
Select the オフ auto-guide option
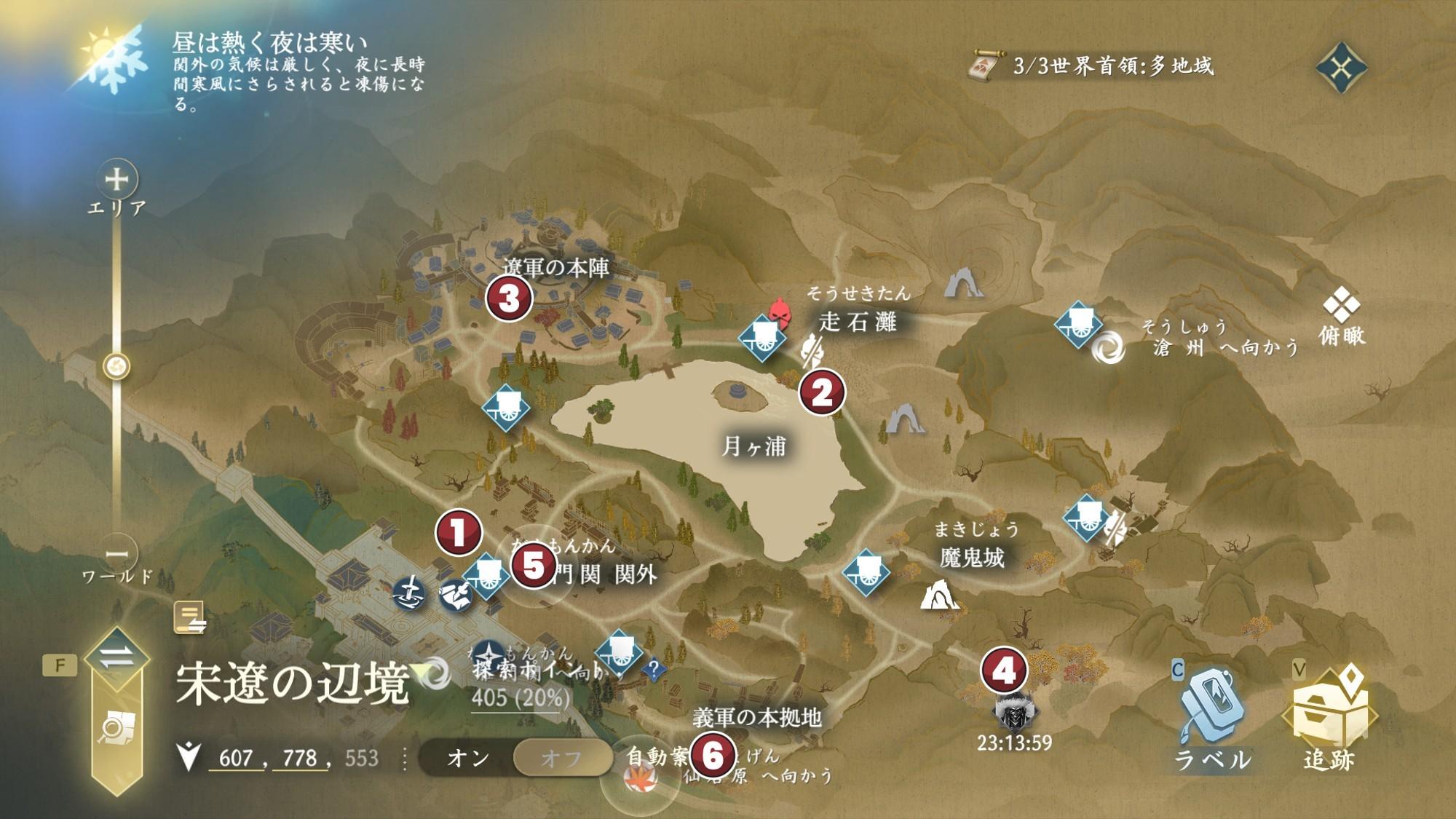pos(561,758)
